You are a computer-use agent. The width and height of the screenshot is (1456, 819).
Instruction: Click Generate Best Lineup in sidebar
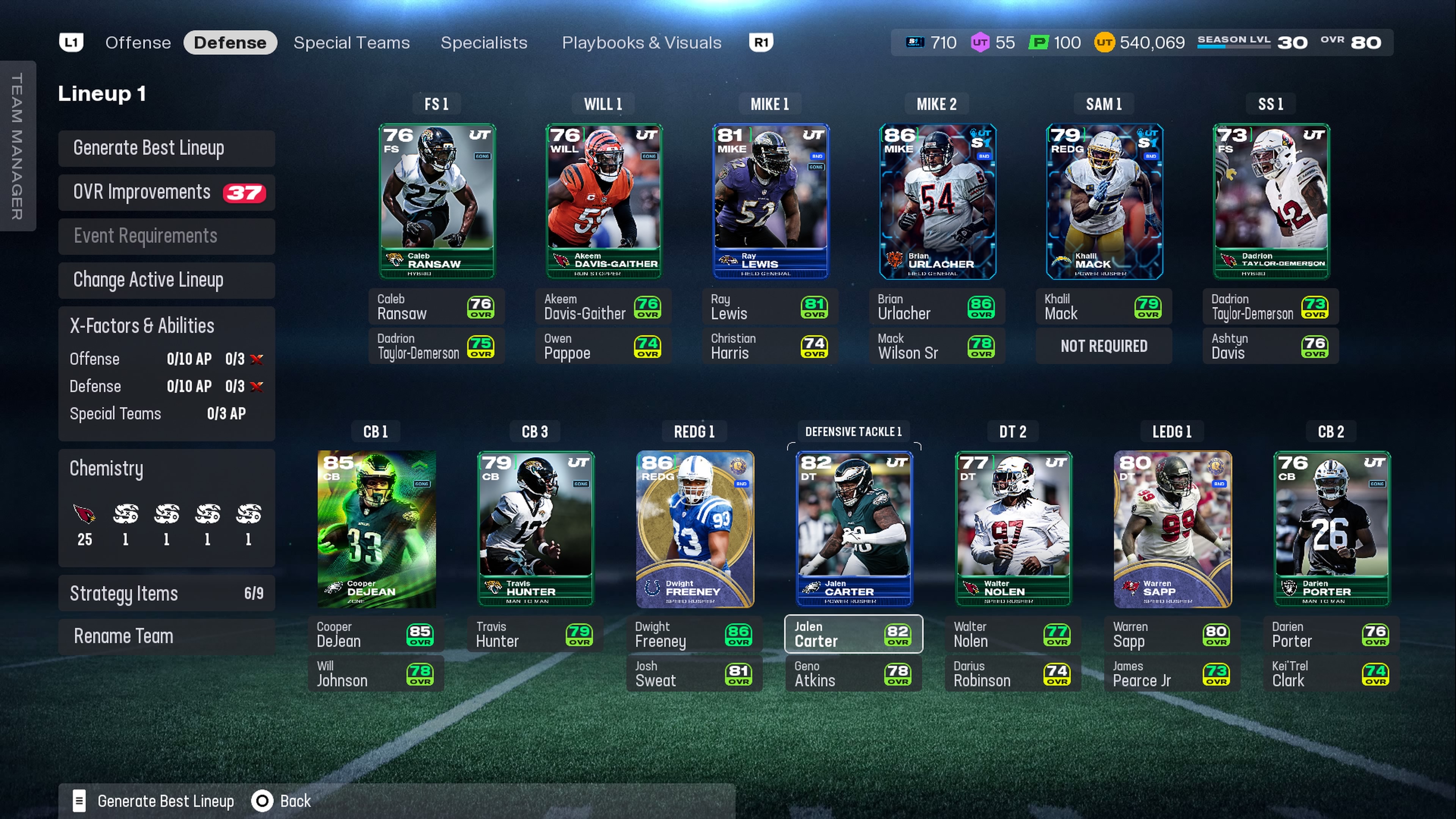click(166, 148)
